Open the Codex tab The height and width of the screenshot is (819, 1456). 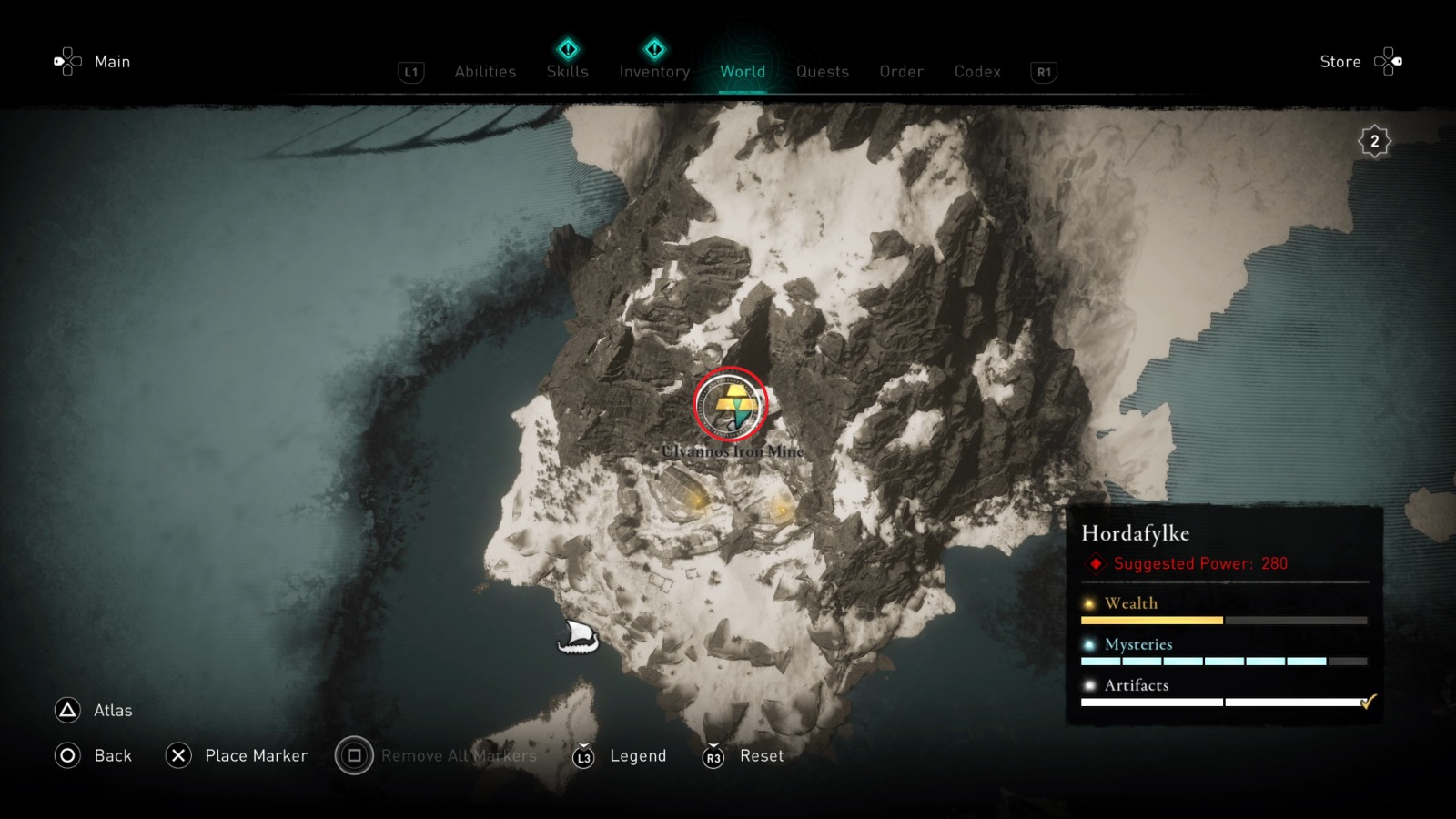(977, 72)
